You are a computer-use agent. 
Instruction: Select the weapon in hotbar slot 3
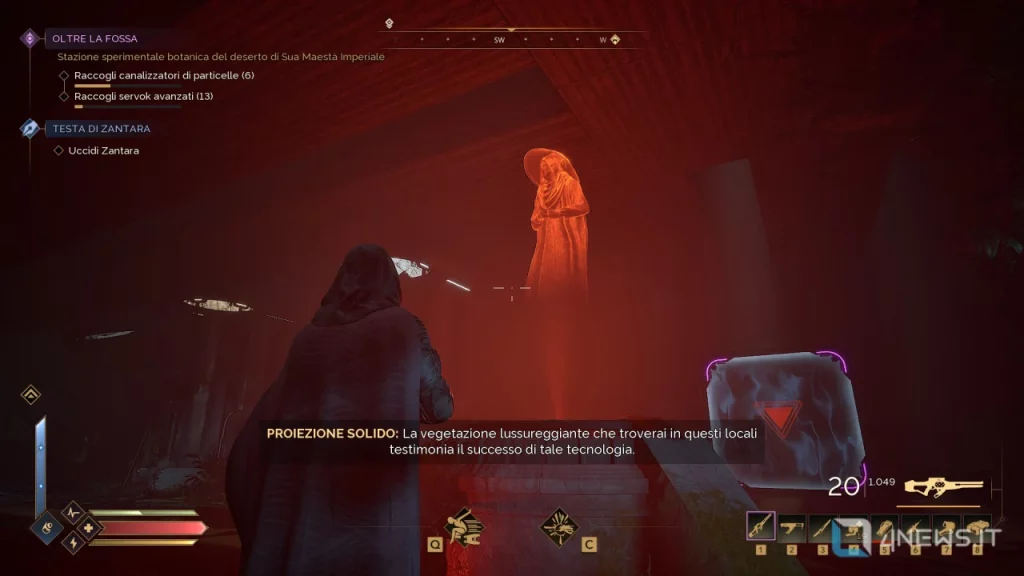pyautogui.click(x=823, y=526)
